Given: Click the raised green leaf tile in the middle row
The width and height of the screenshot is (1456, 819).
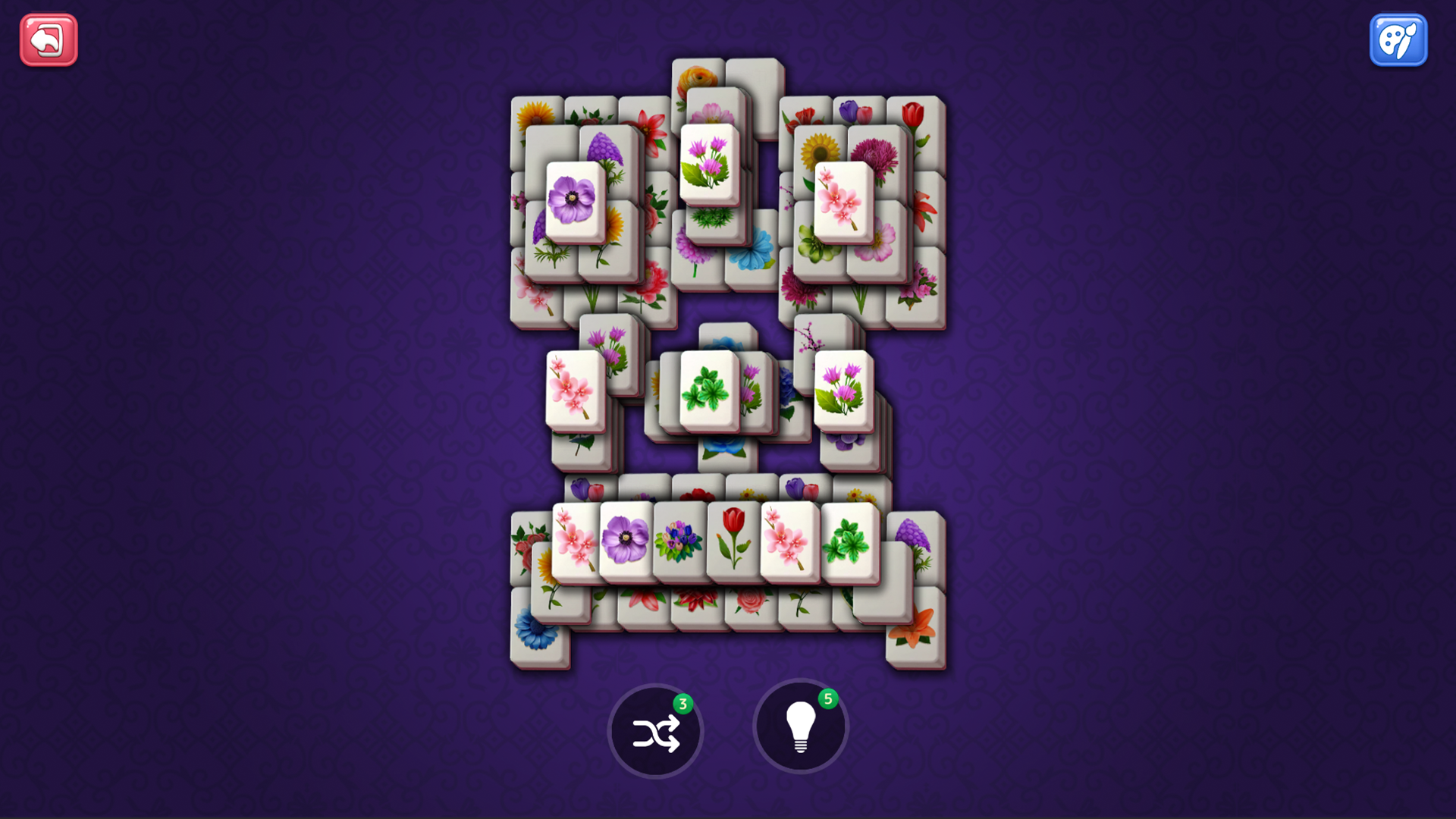Looking at the screenshot, I should pos(709,391).
